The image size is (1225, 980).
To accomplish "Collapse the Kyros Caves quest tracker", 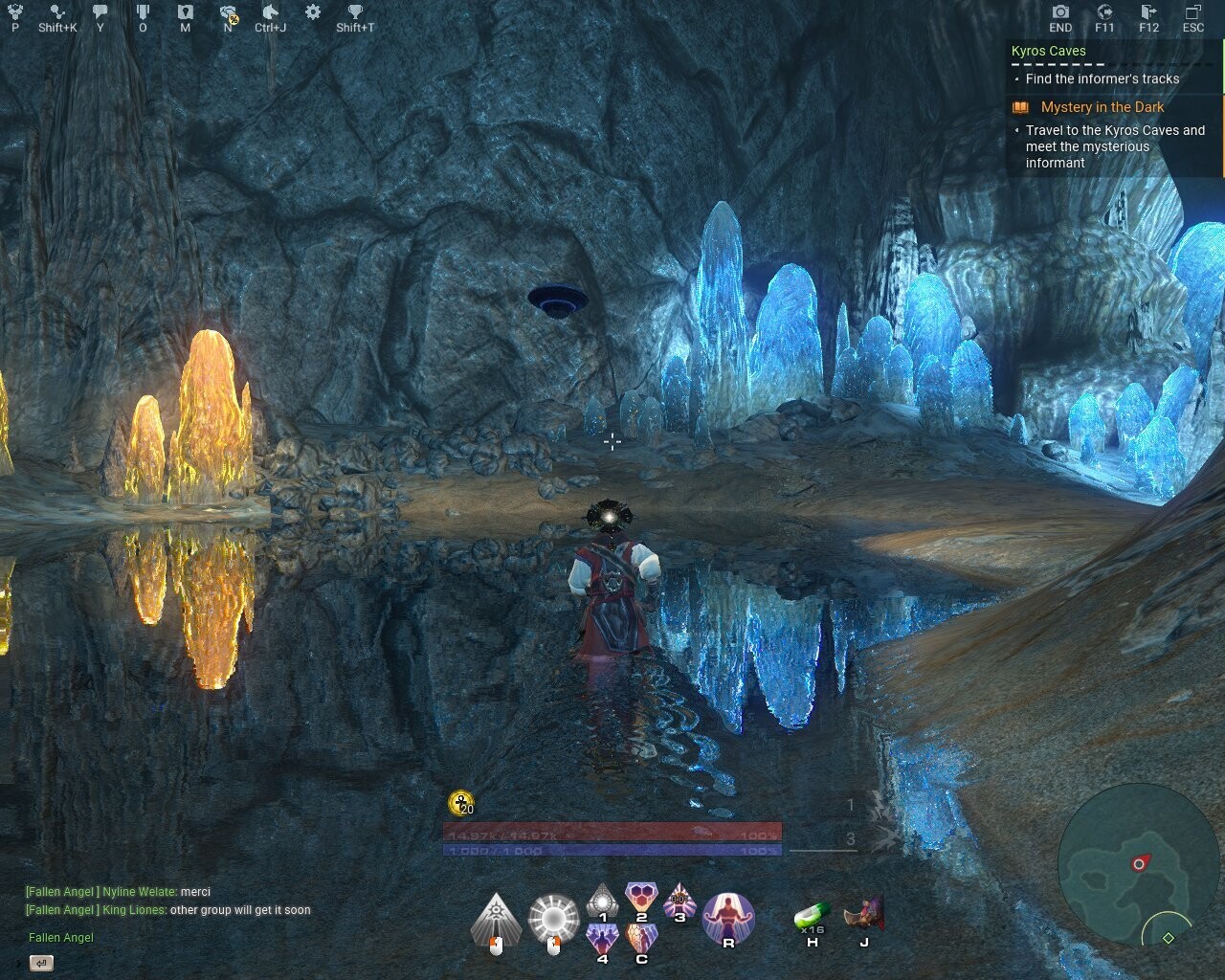I will click(1047, 50).
